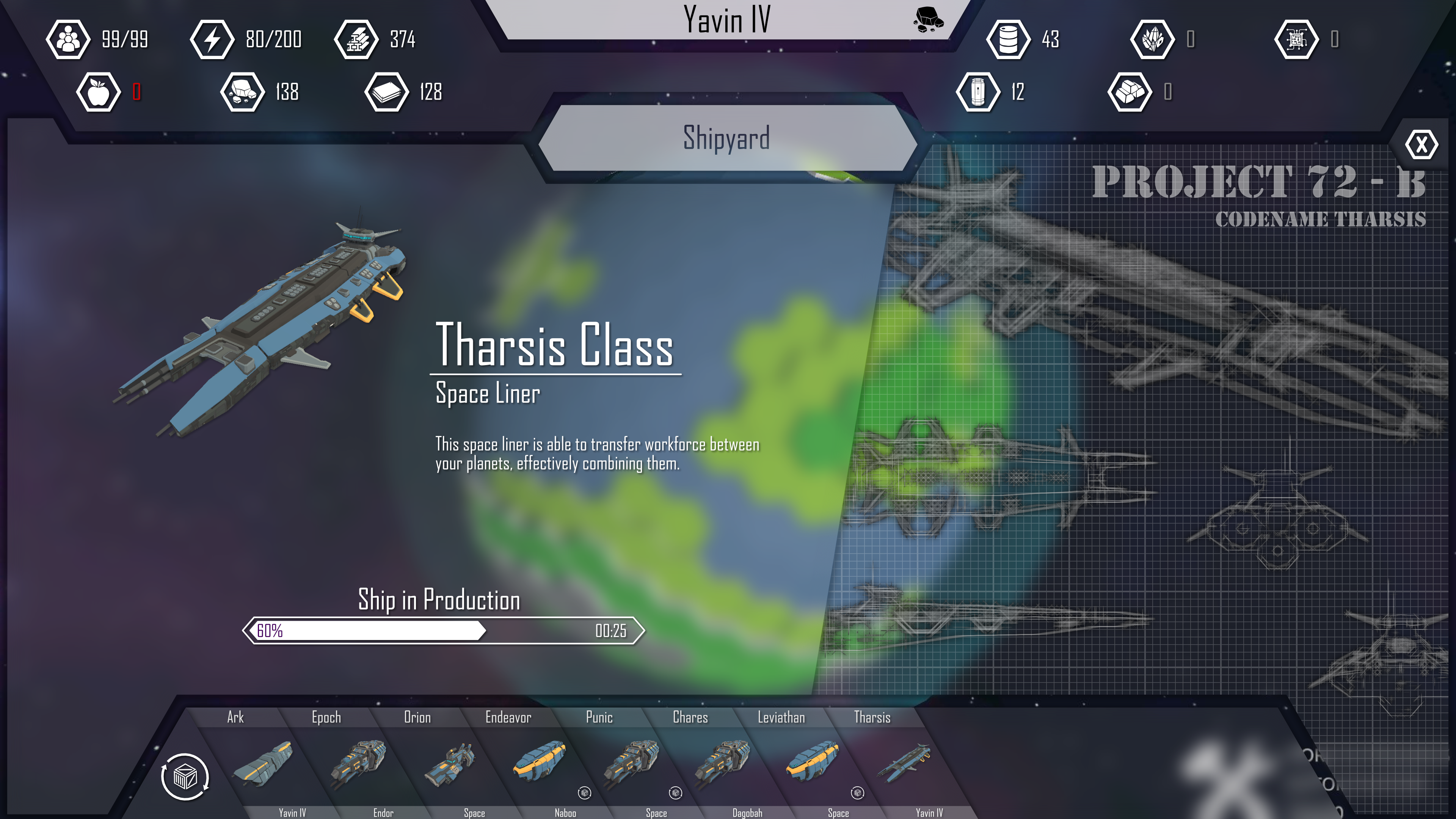
Task: Choose the Leviathan ship card
Action: [812, 763]
